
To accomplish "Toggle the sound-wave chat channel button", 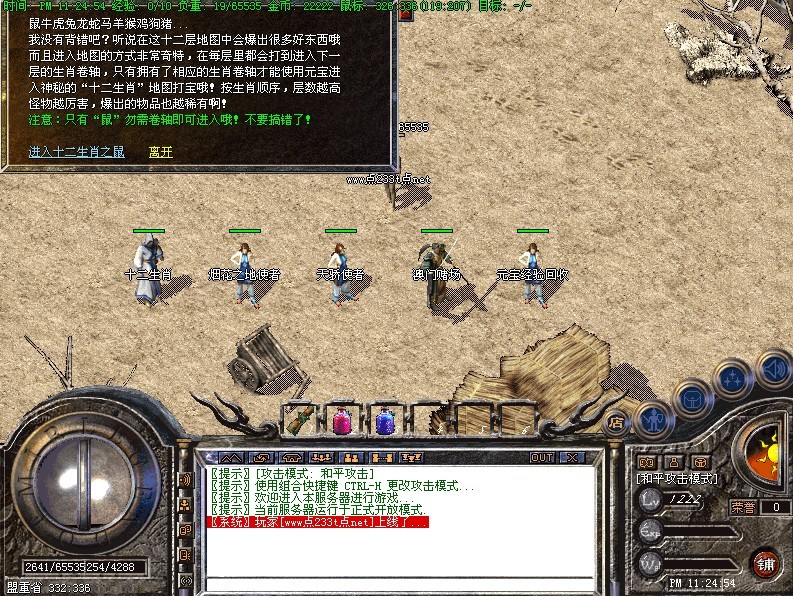I will [x=185, y=479].
